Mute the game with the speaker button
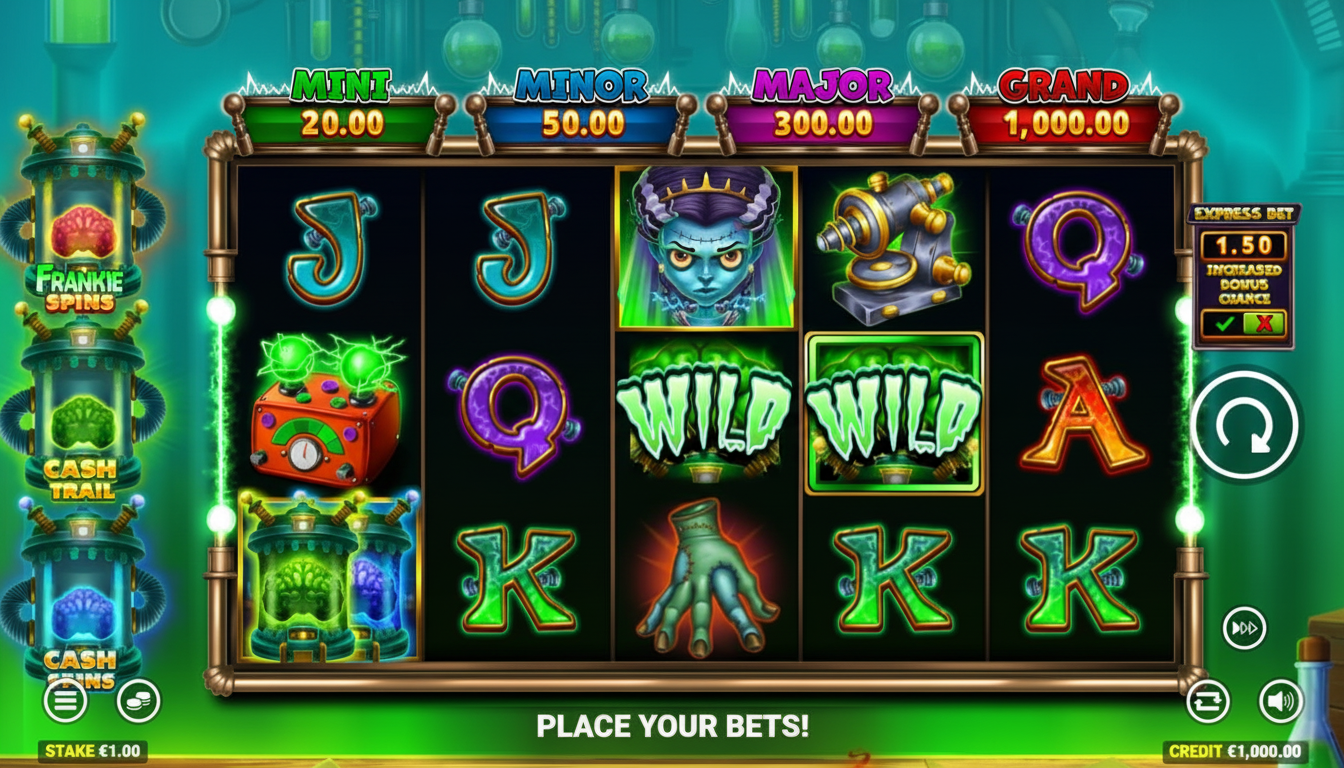1344x768 pixels. pyautogui.click(x=1280, y=701)
